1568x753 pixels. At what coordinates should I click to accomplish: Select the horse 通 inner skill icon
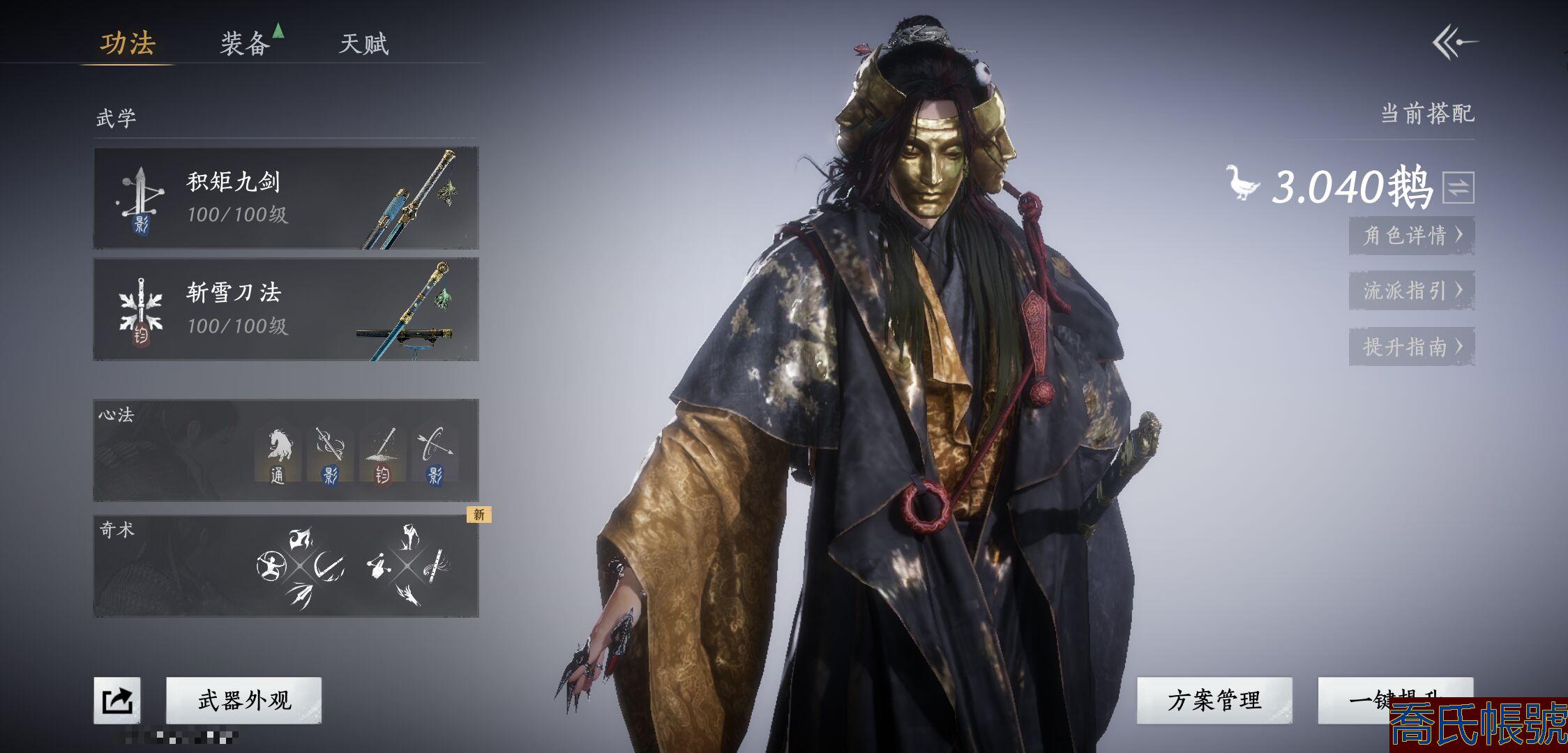tap(278, 453)
